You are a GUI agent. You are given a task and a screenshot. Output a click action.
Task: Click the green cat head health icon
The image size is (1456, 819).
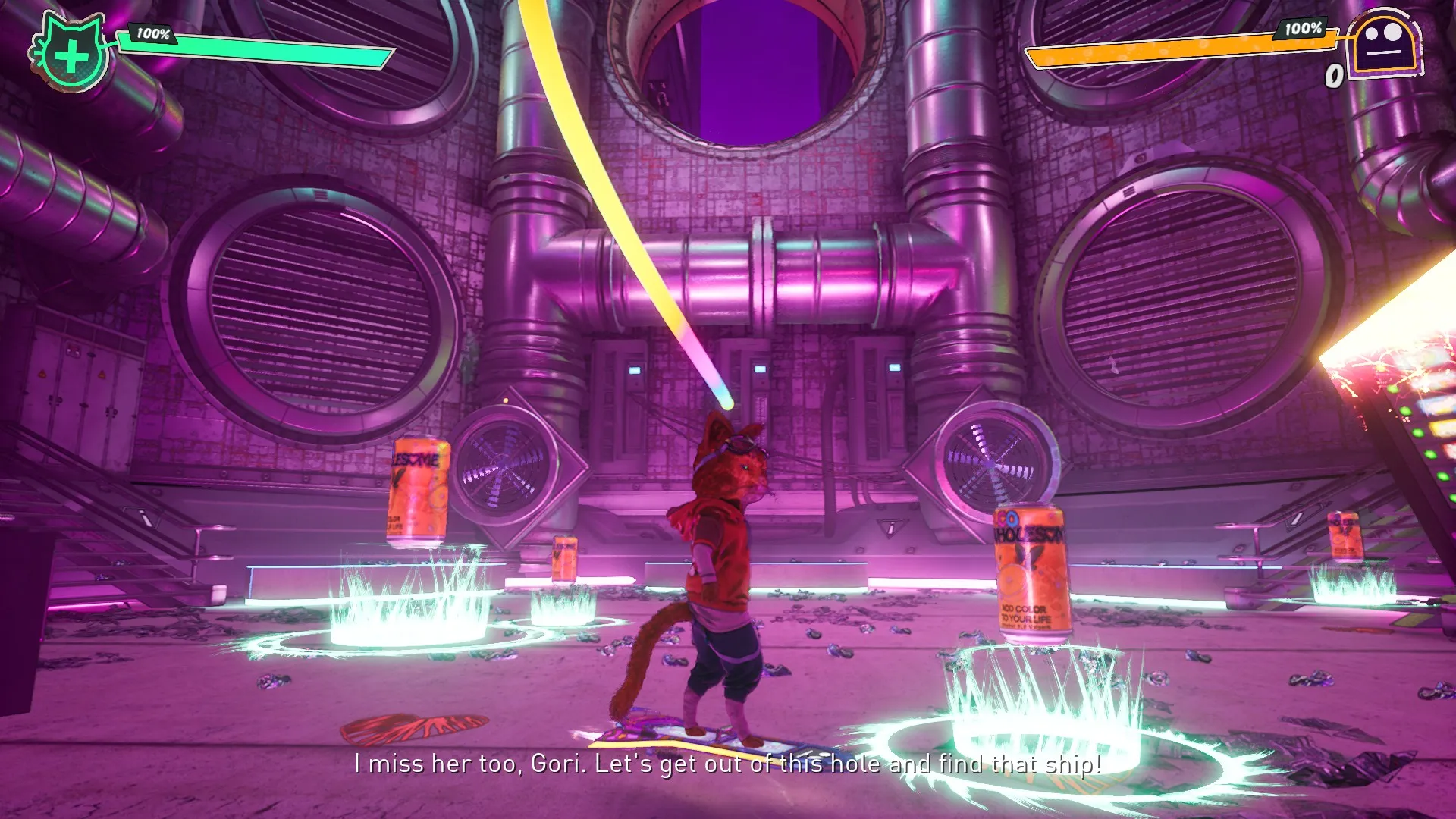(x=71, y=53)
